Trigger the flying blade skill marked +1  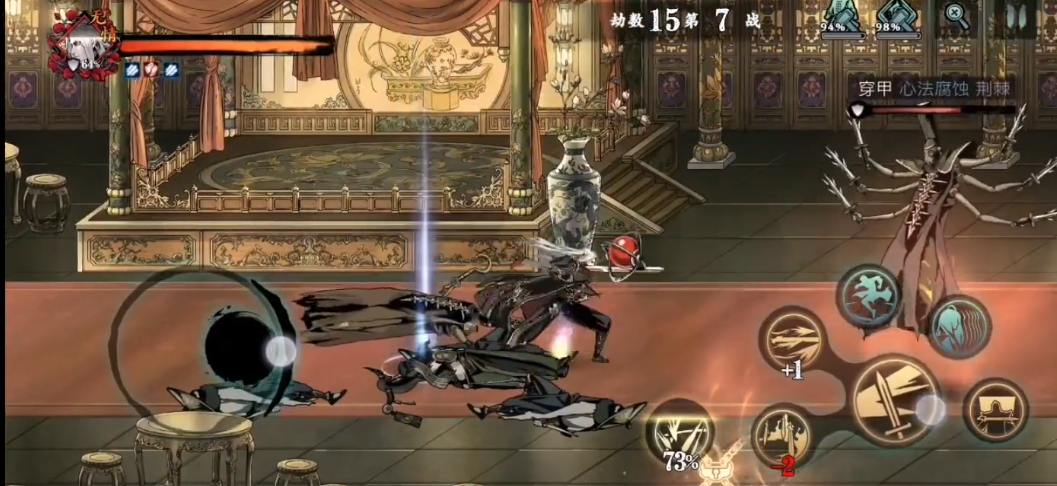point(793,340)
